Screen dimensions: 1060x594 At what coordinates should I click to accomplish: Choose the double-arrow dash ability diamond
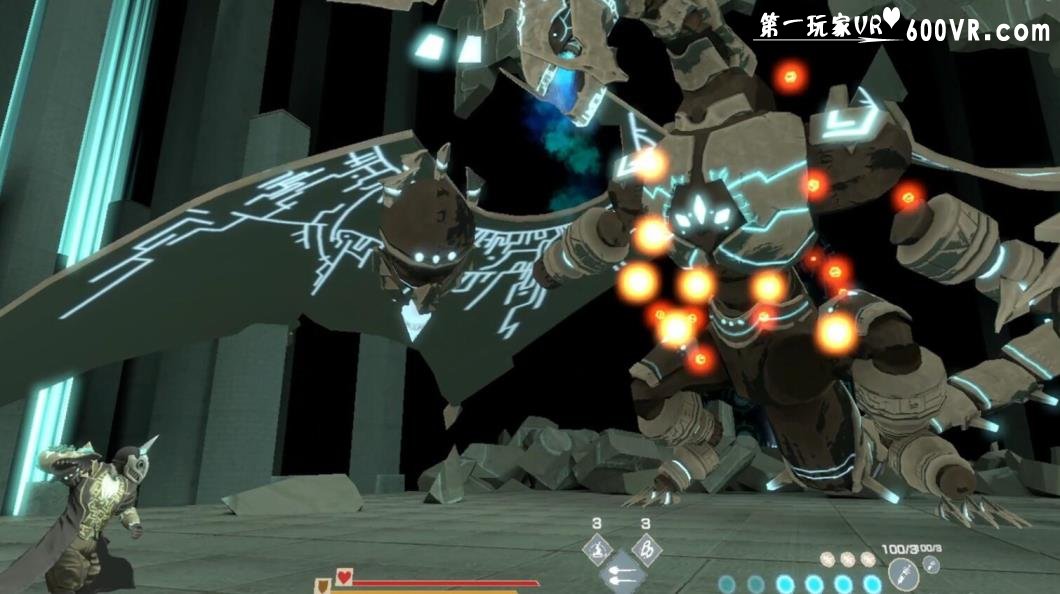coord(621,574)
